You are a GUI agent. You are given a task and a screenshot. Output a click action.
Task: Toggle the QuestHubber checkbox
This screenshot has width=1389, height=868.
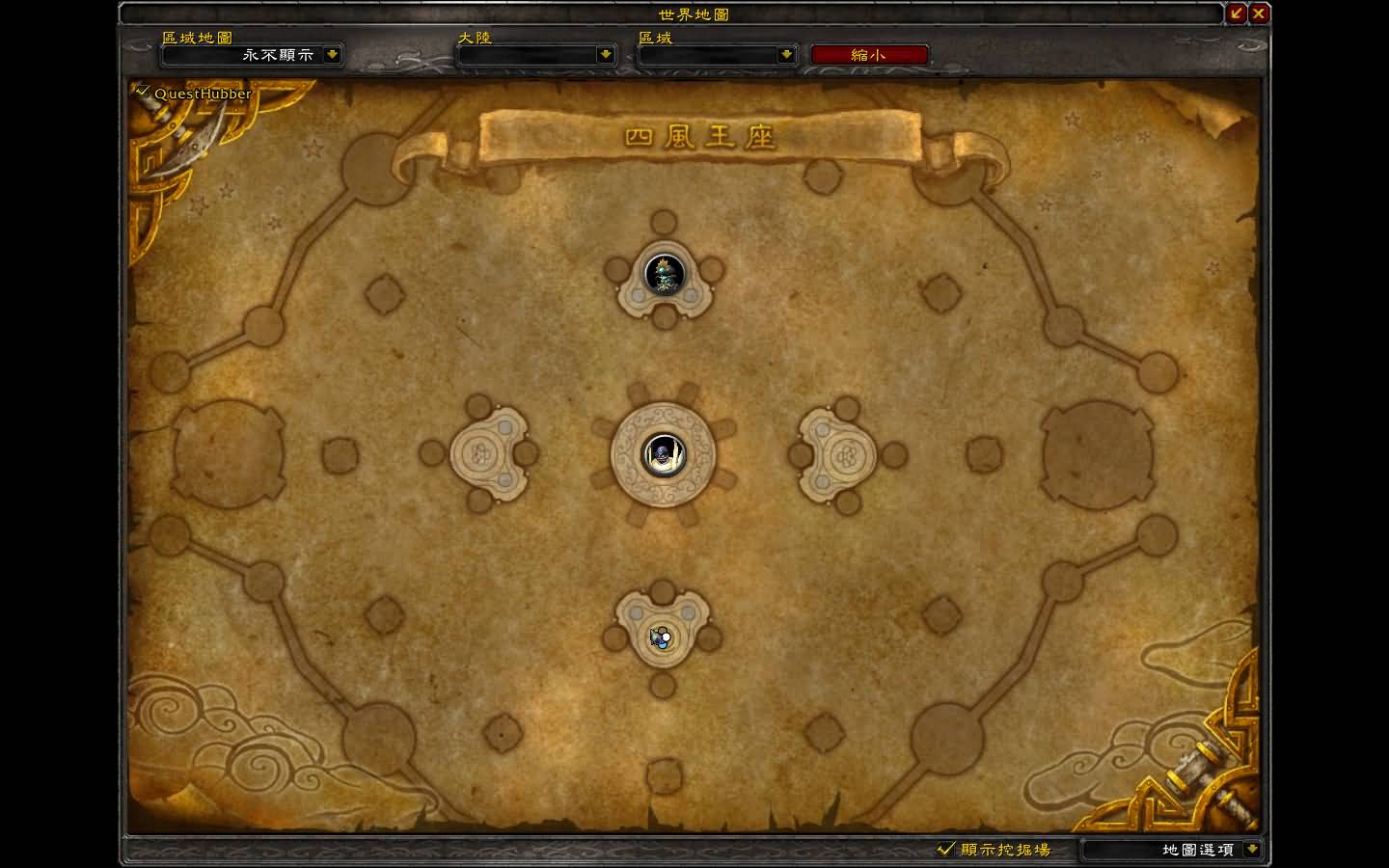click(144, 93)
